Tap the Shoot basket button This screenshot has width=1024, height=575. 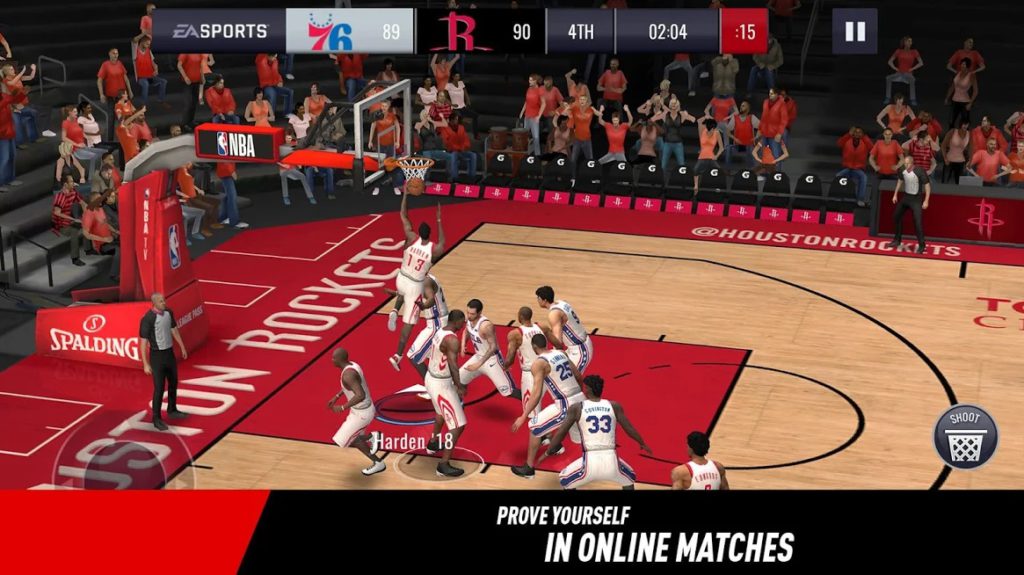click(x=965, y=437)
